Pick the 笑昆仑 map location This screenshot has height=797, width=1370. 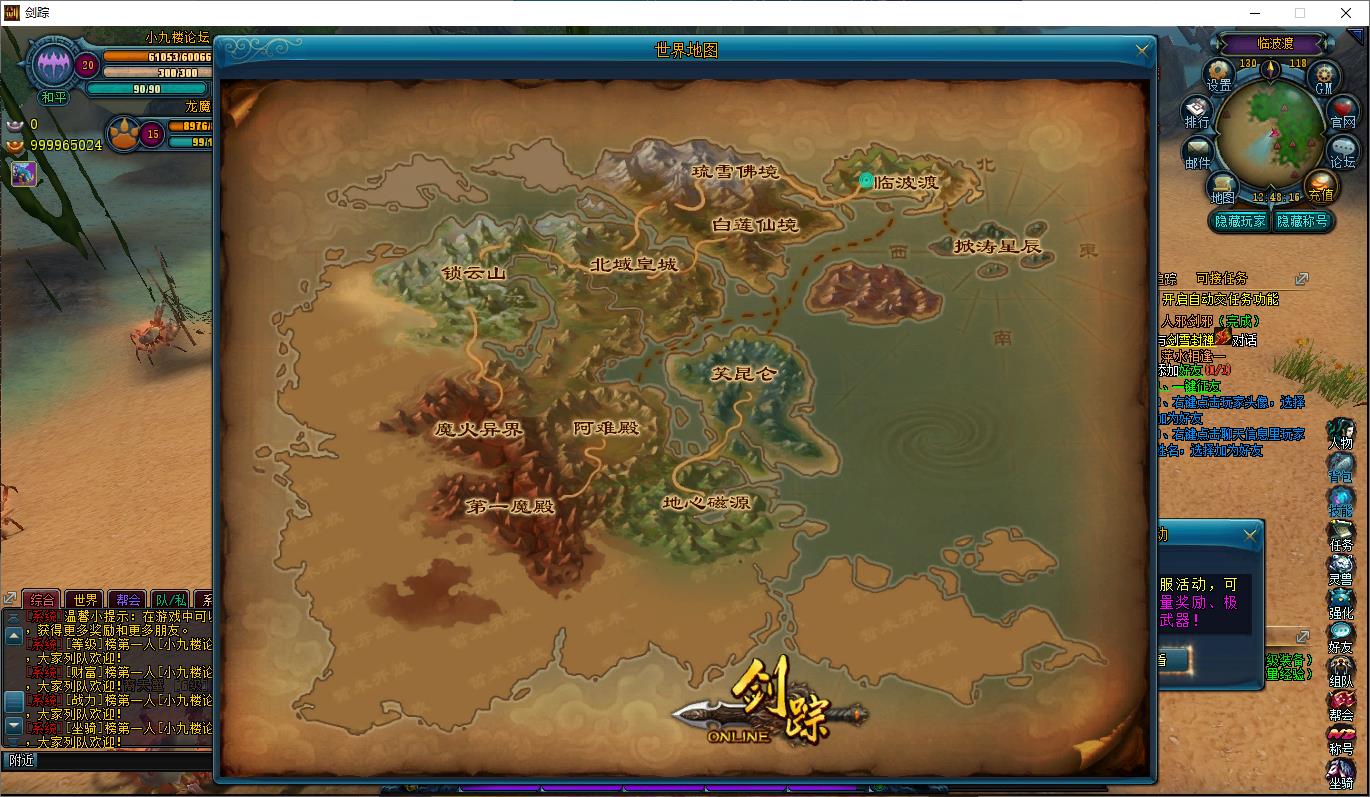743,374
